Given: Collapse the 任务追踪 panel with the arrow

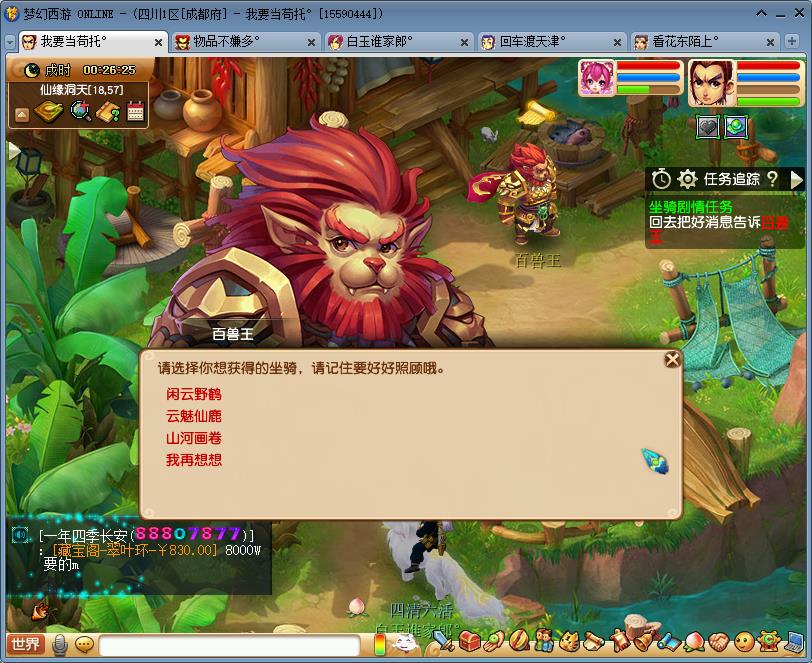Looking at the screenshot, I should point(797,179).
